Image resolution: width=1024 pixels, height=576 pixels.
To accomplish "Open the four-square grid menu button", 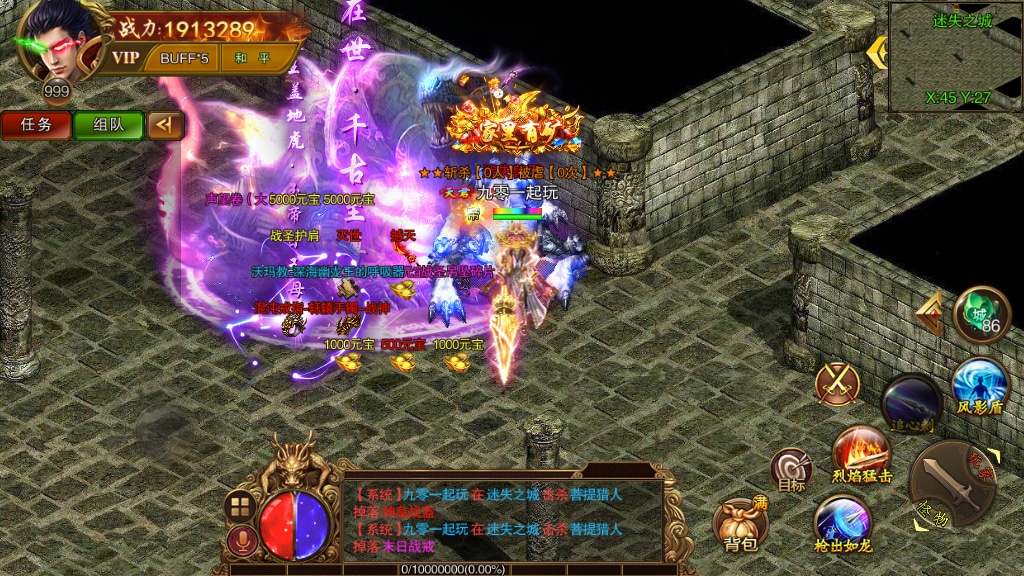I will tap(240, 506).
